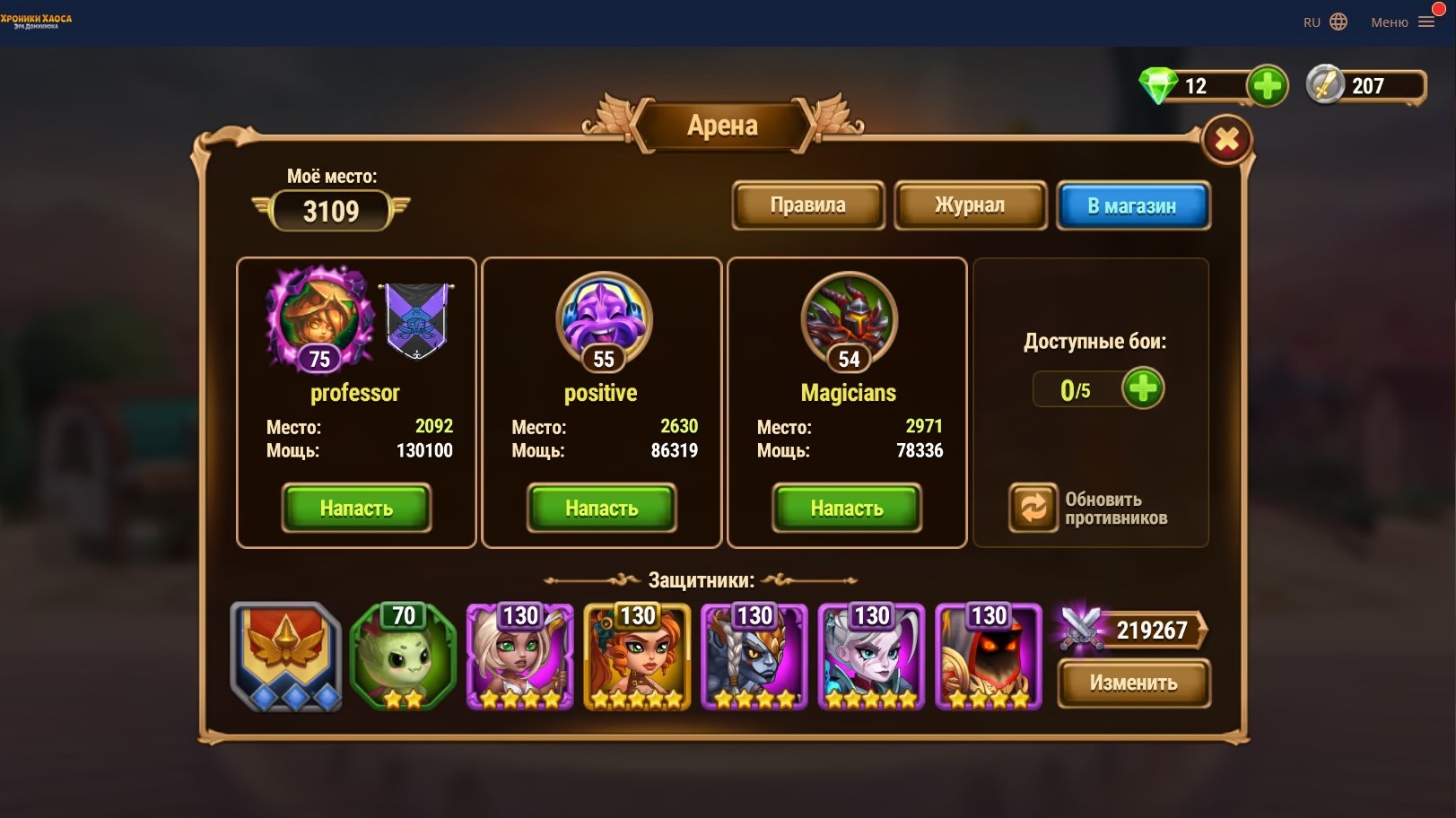Viewport: 1456px width, 818px height.
Task: Add more available battles with the plus button
Action: pos(1142,389)
